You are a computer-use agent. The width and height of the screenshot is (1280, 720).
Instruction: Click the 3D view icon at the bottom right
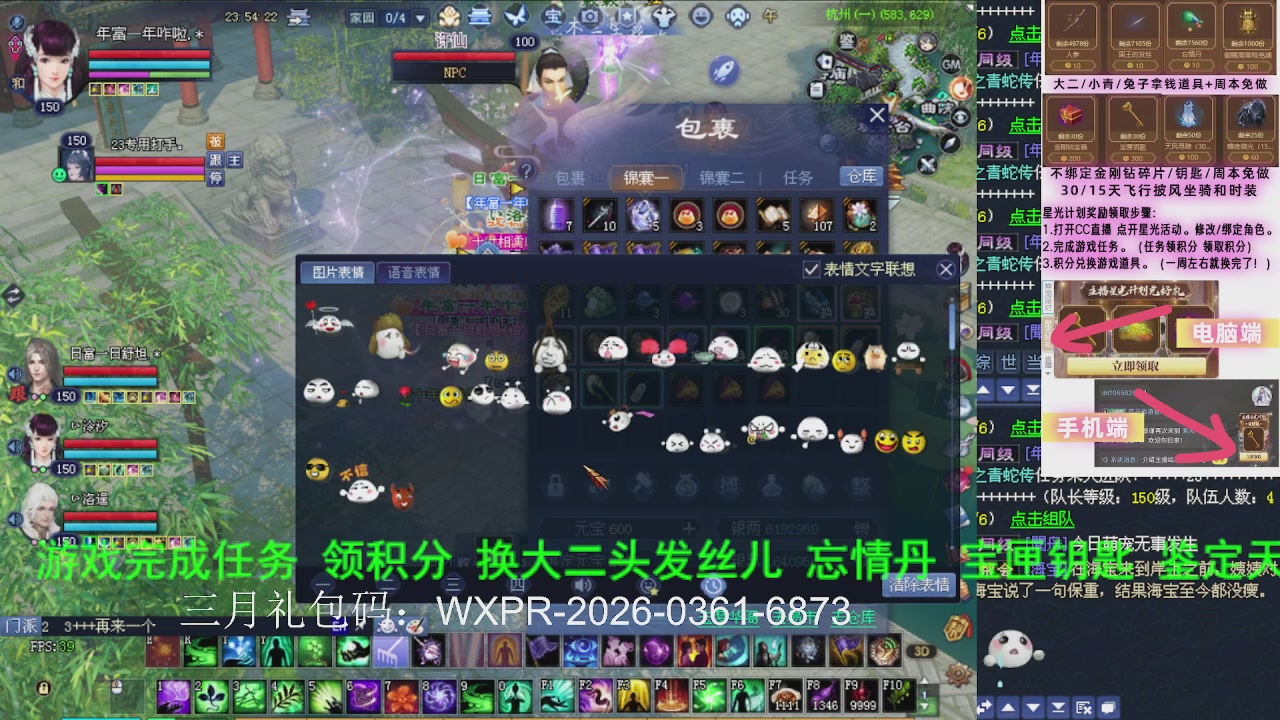922,650
